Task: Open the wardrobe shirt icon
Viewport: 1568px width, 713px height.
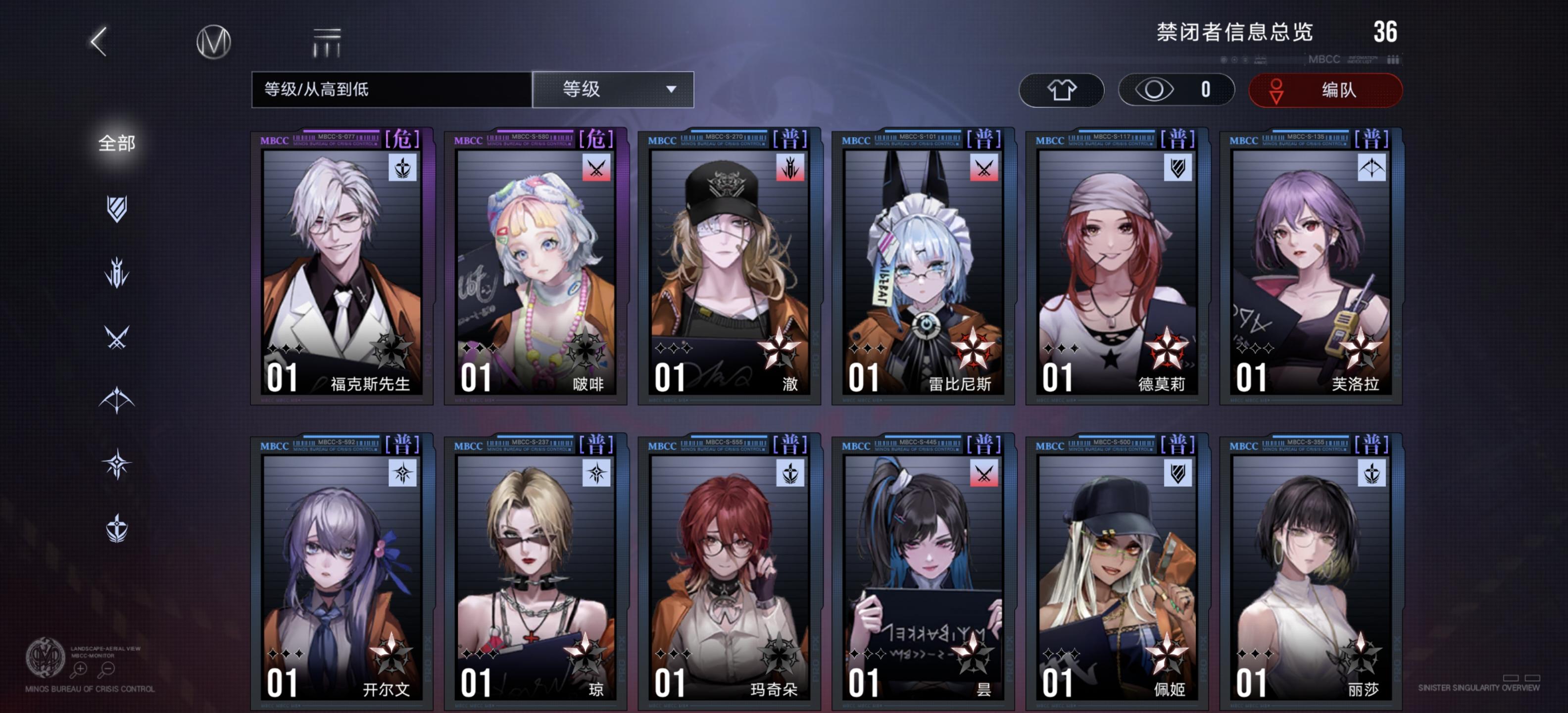Action: [1062, 90]
